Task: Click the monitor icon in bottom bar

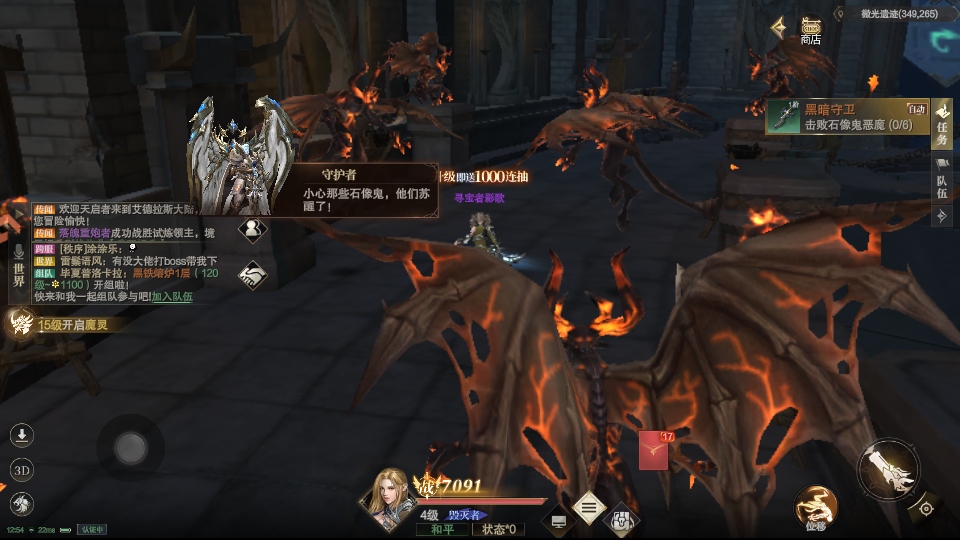Action: 558,520
